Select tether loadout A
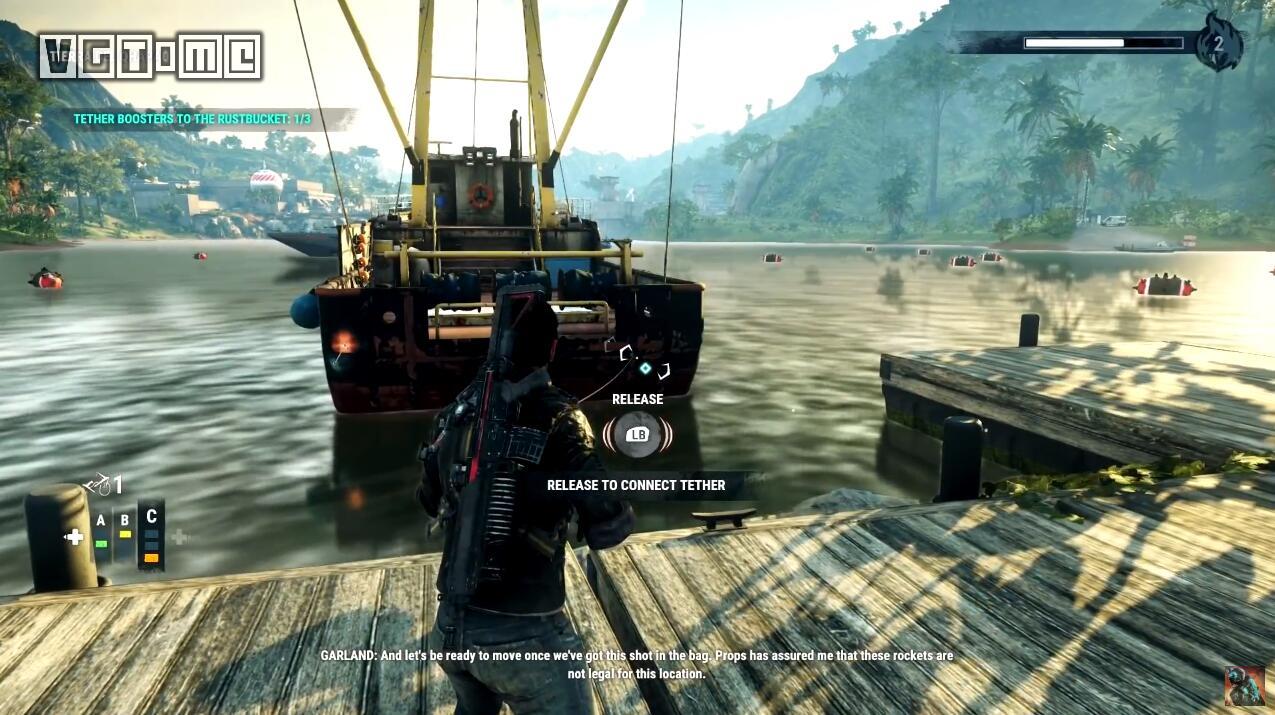This screenshot has width=1275, height=715. pos(101,531)
